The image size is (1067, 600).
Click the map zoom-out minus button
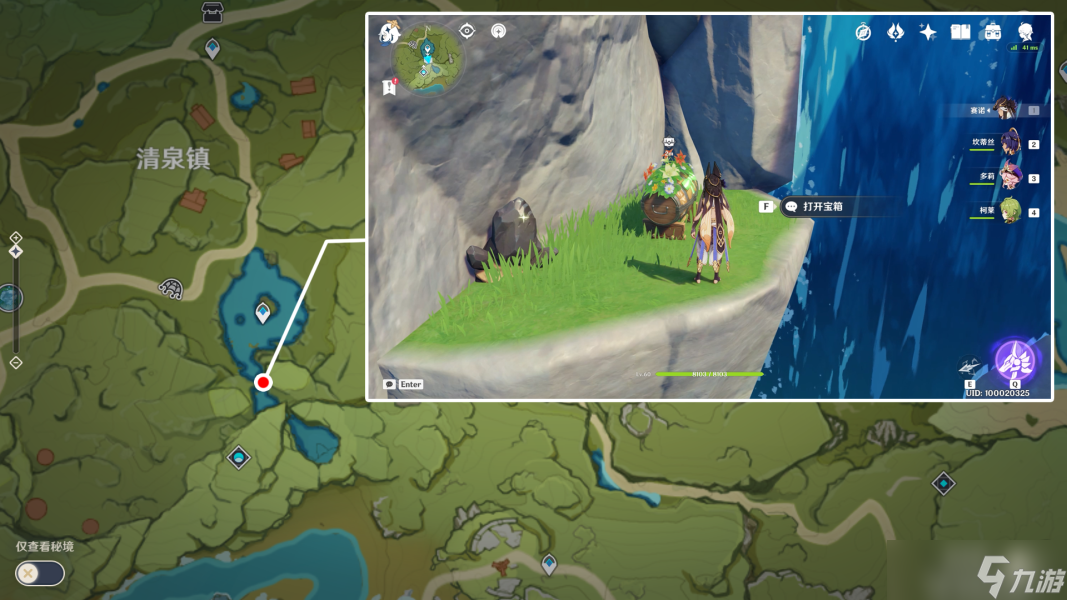point(16,362)
